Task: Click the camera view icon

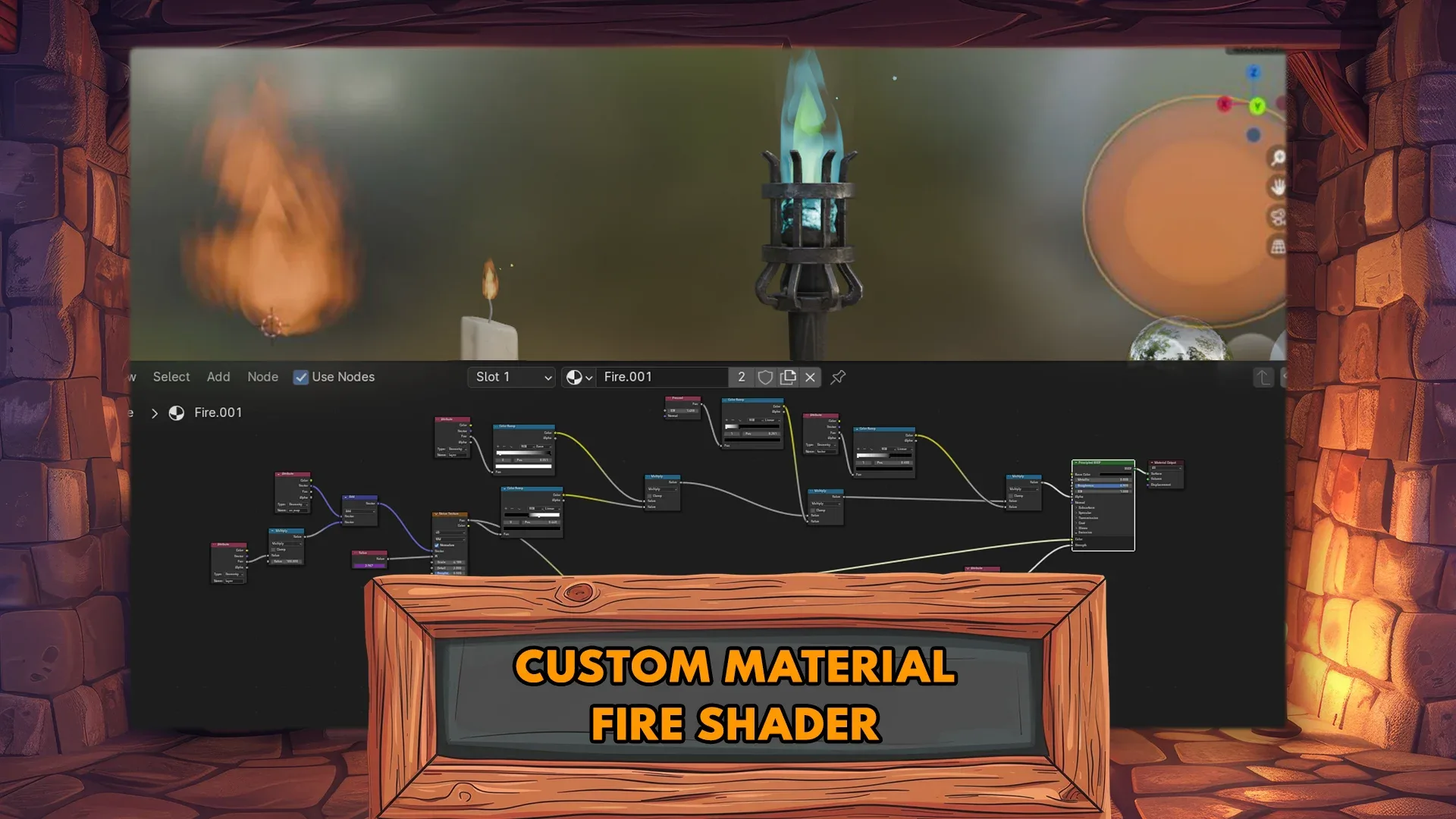Action: coord(1278,218)
